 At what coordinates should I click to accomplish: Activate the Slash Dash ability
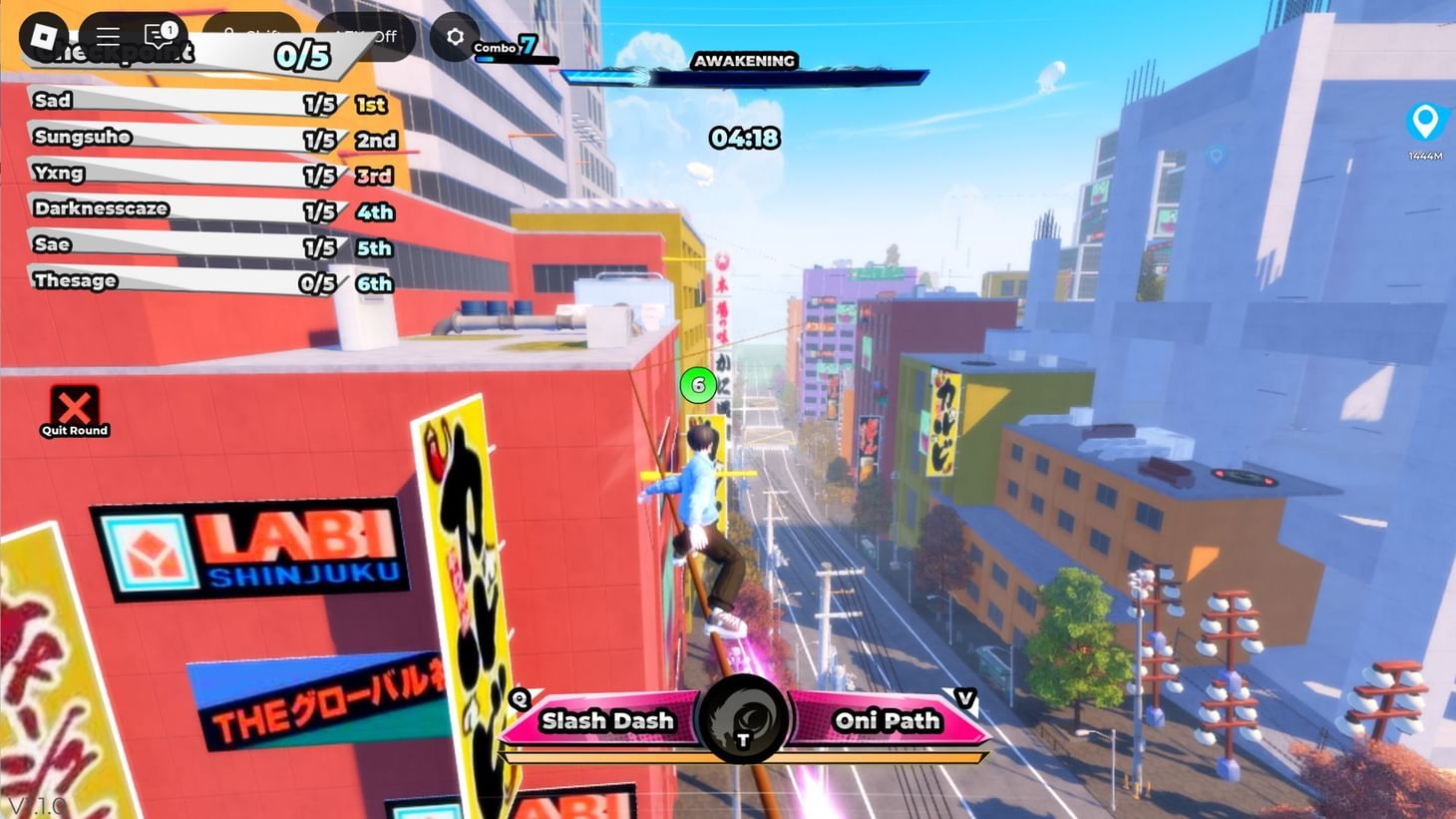click(x=606, y=720)
